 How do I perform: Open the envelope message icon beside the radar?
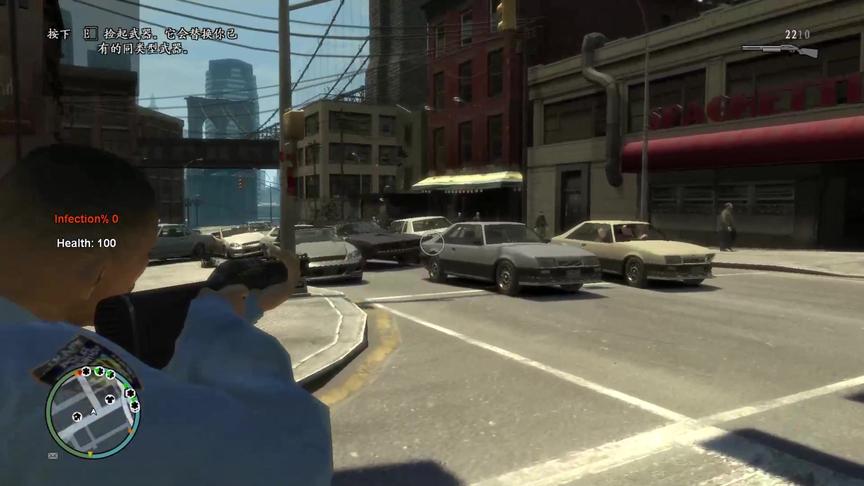[52, 455]
